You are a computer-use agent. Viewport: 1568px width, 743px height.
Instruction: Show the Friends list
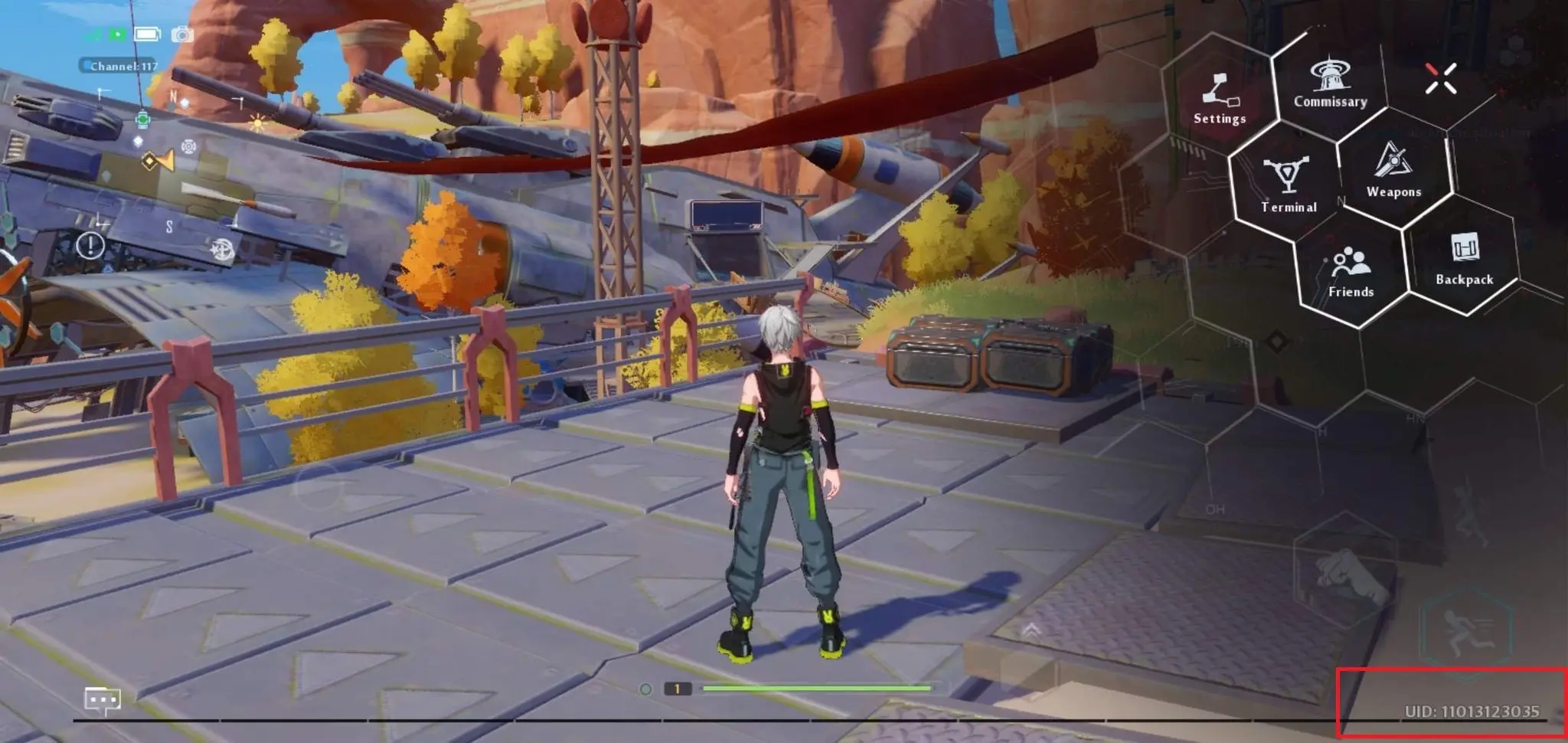pos(1351,271)
